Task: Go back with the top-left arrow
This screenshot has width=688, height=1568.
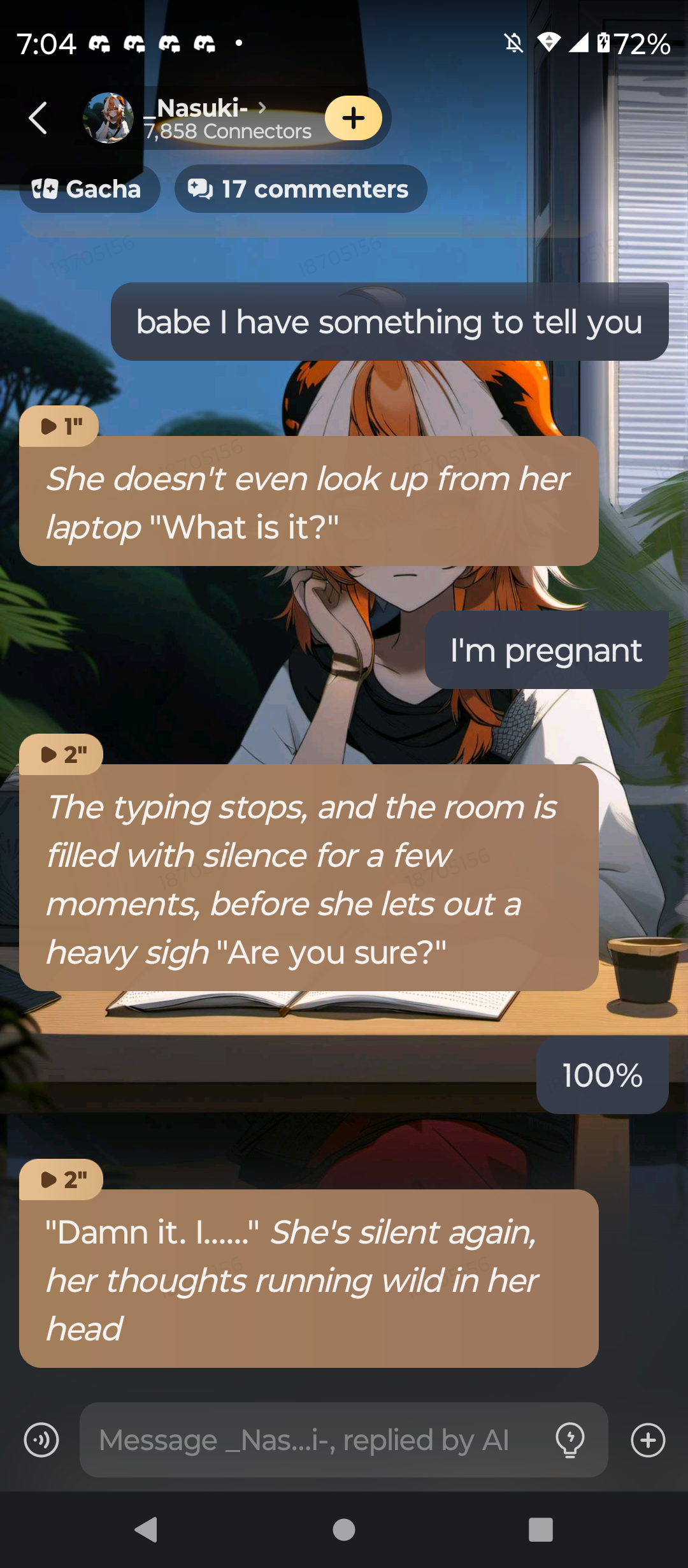Action: tap(38, 118)
